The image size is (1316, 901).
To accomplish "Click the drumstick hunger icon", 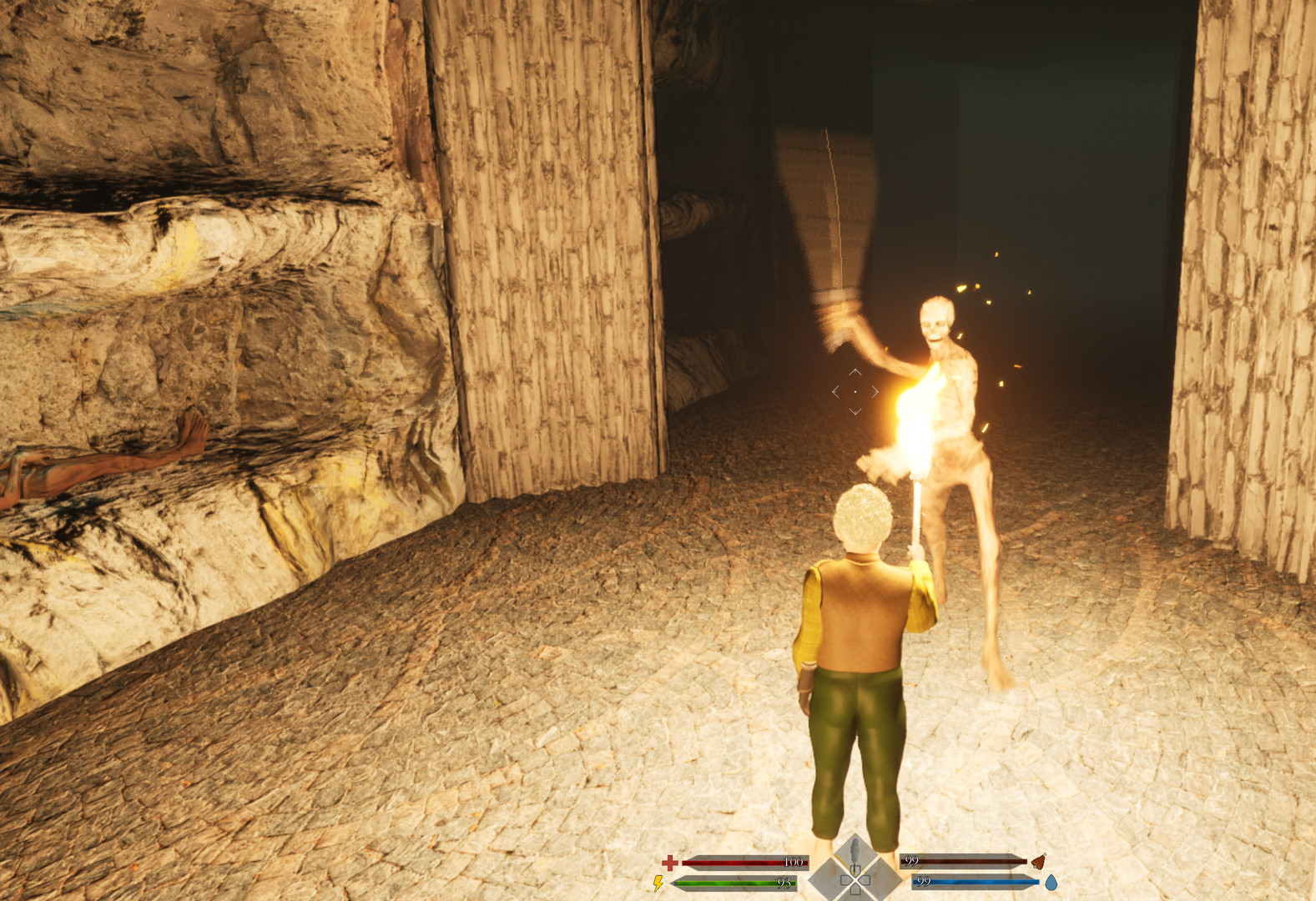I will 1037,863.
